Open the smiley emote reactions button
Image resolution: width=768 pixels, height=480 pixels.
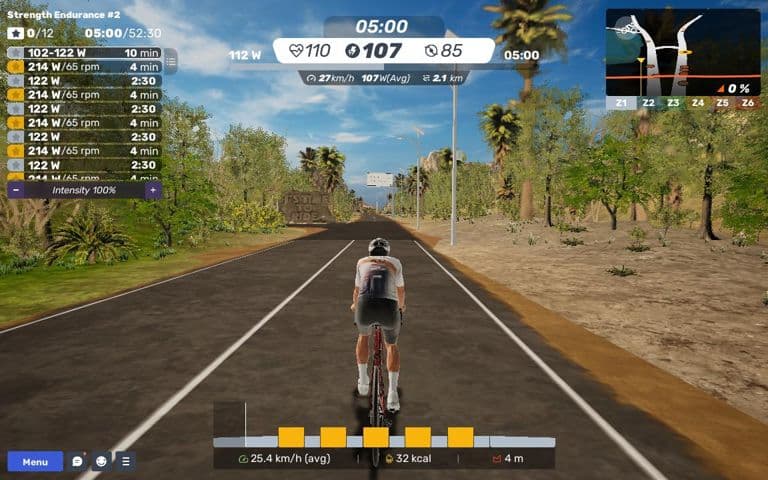pos(101,462)
